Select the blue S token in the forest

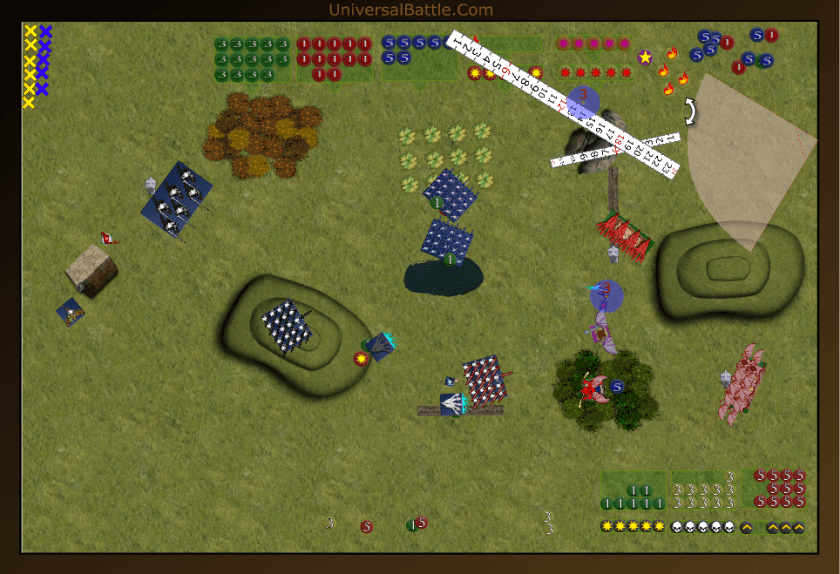[617, 386]
